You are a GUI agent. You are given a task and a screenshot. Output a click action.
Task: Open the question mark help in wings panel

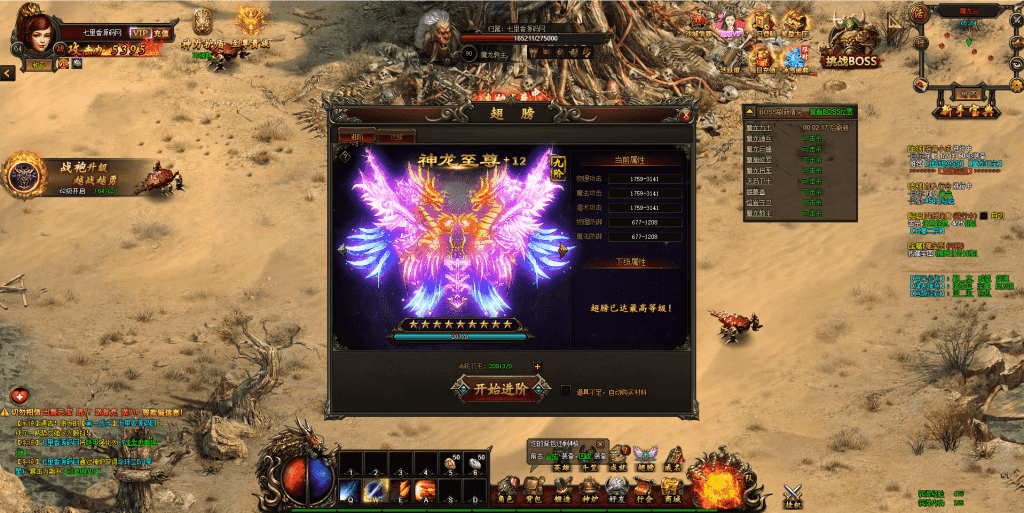[x=345, y=156]
